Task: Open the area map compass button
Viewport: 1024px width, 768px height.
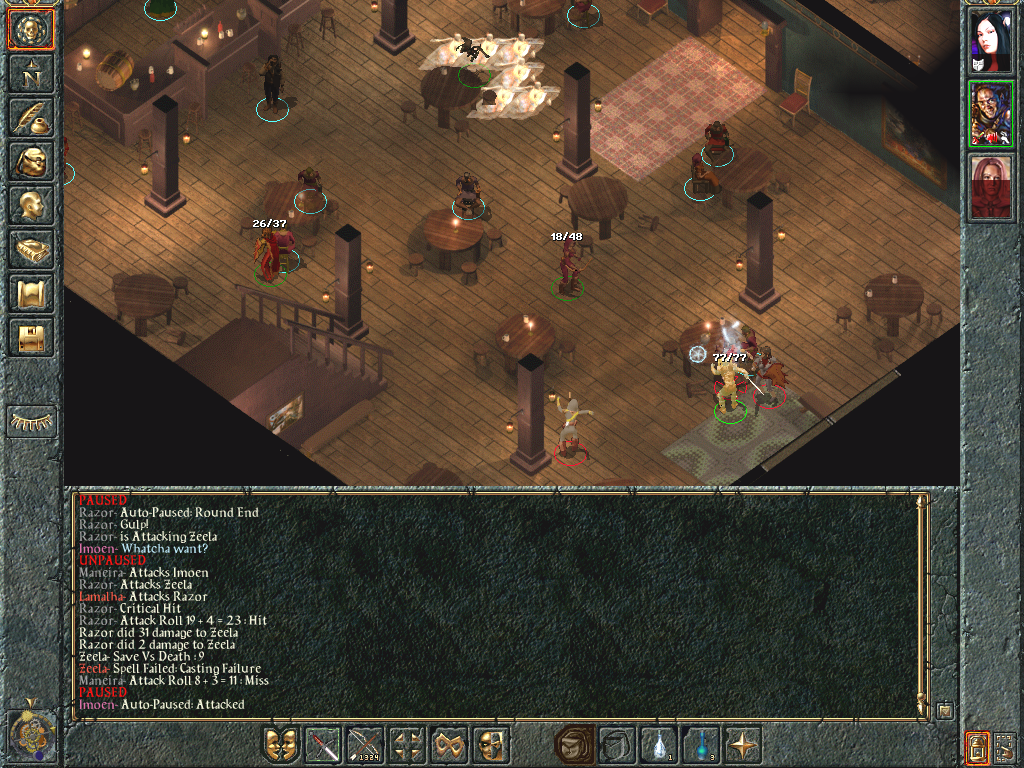Action: tap(31, 72)
